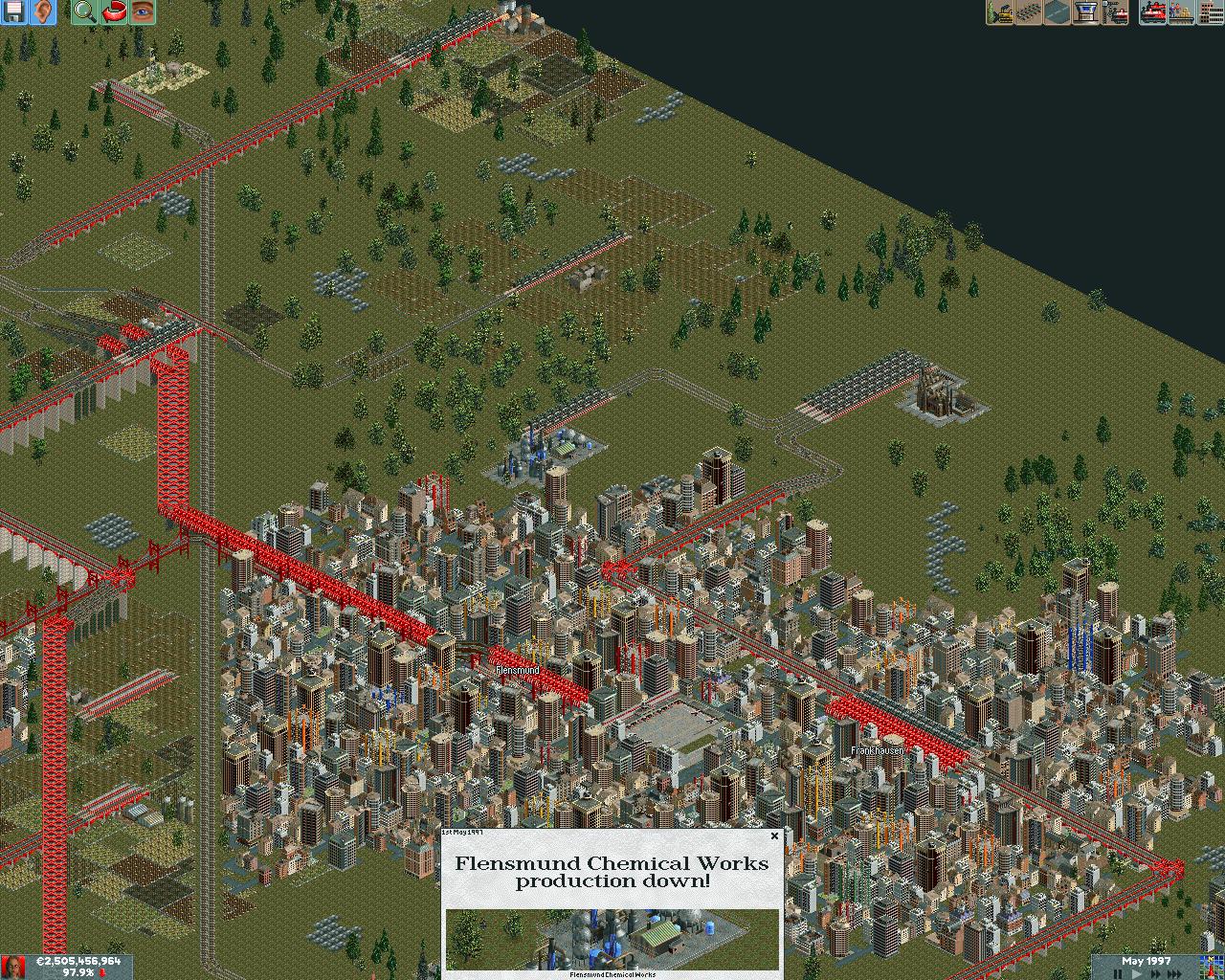Open the airport control tower build tool
The width and height of the screenshot is (1225, 980).
pyautogui.click(x=1085, y=12)
